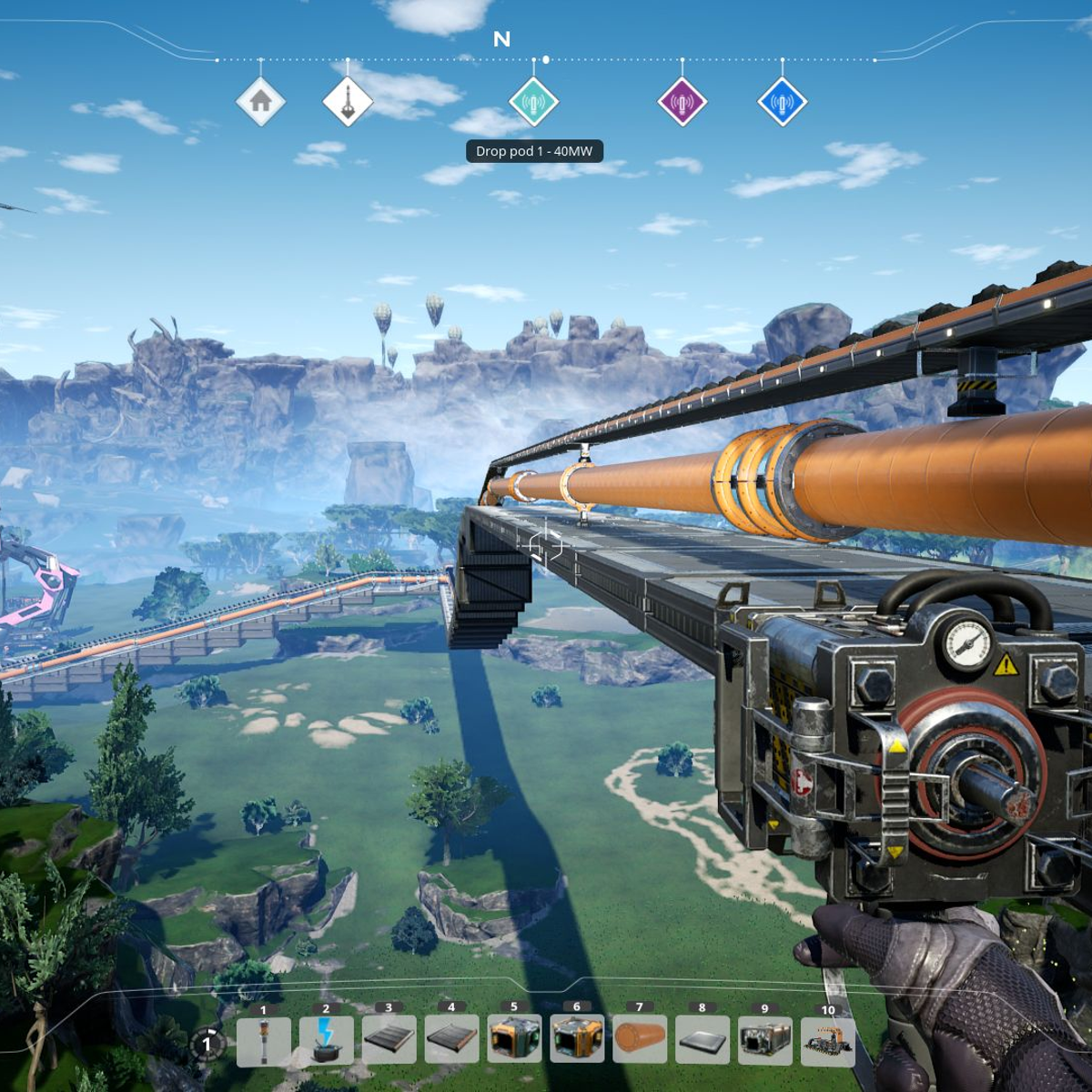Select the power pole in hotbar slot 1

(264, 1040)
